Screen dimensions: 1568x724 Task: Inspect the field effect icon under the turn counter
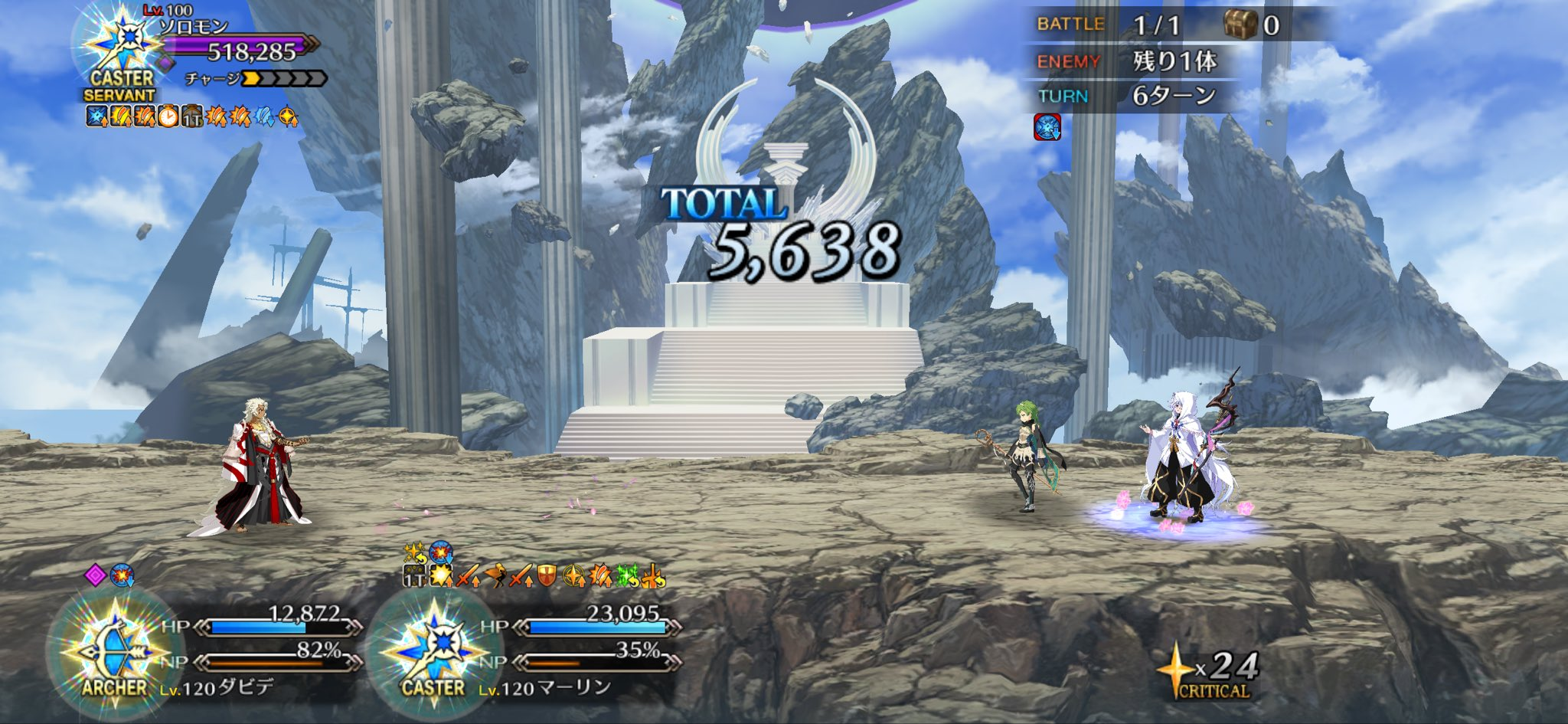1047,127
